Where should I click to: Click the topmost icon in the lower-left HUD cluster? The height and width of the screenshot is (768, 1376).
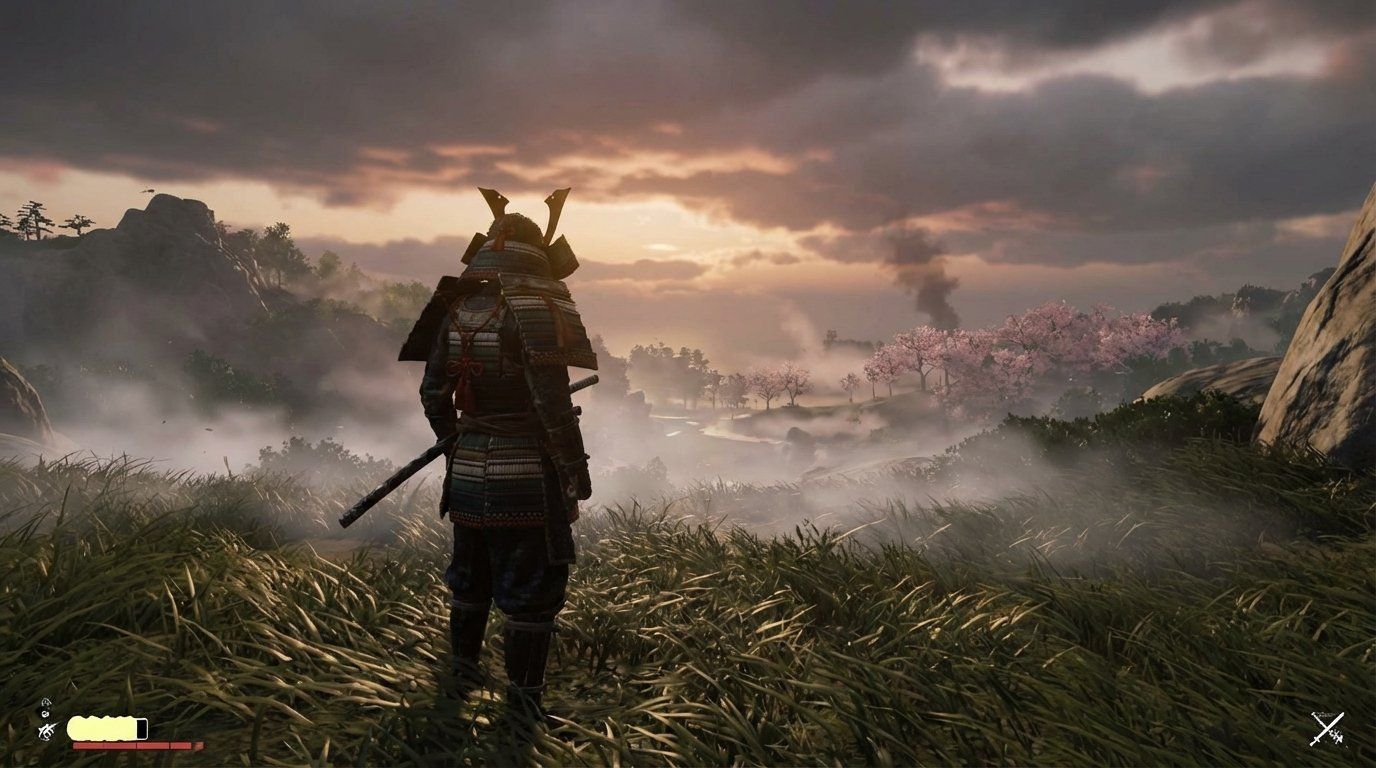coord(45,701)
